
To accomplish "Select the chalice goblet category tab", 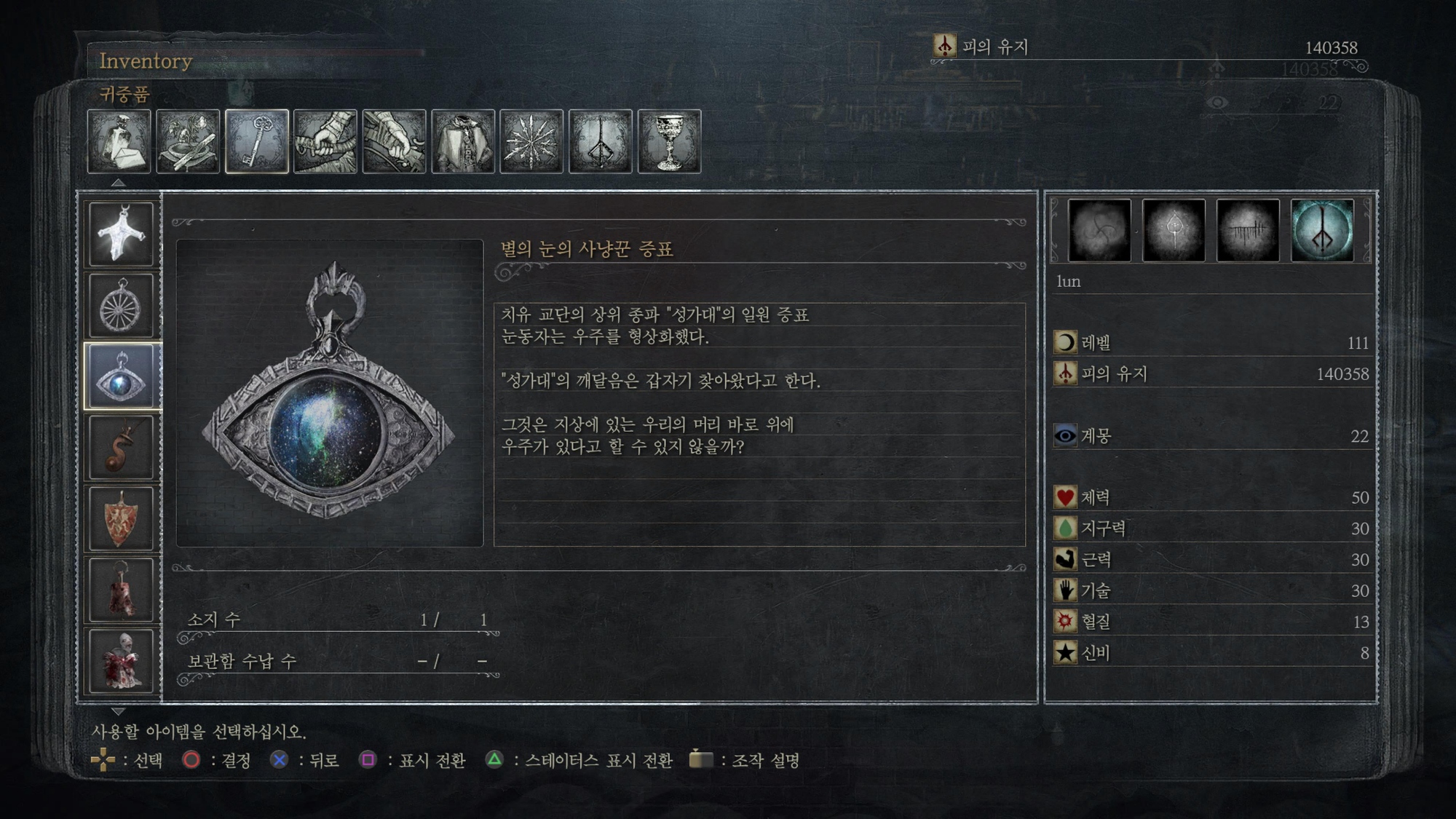I will coord(669,141).
